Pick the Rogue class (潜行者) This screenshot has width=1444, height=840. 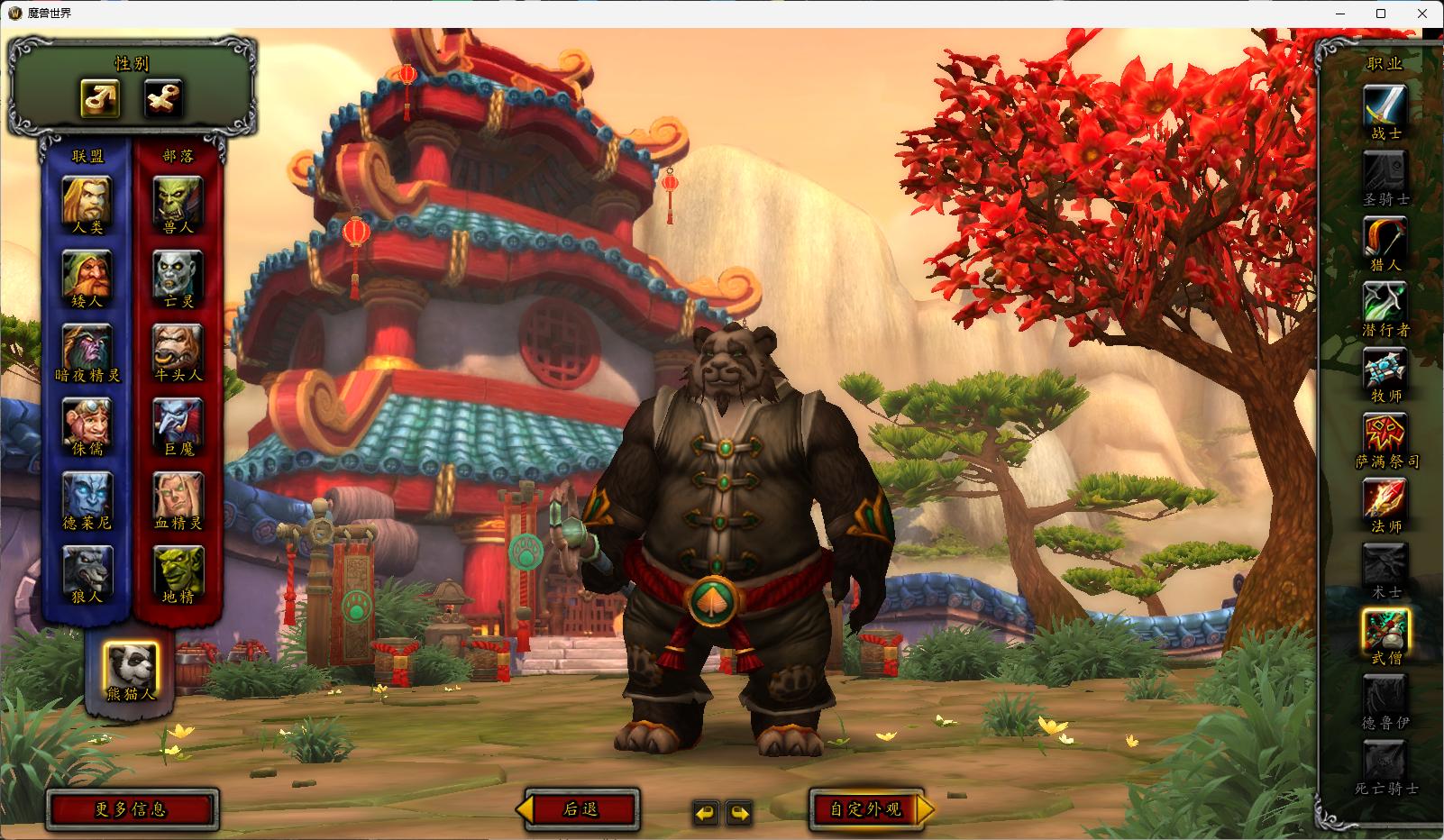(x=1385, y=304)
